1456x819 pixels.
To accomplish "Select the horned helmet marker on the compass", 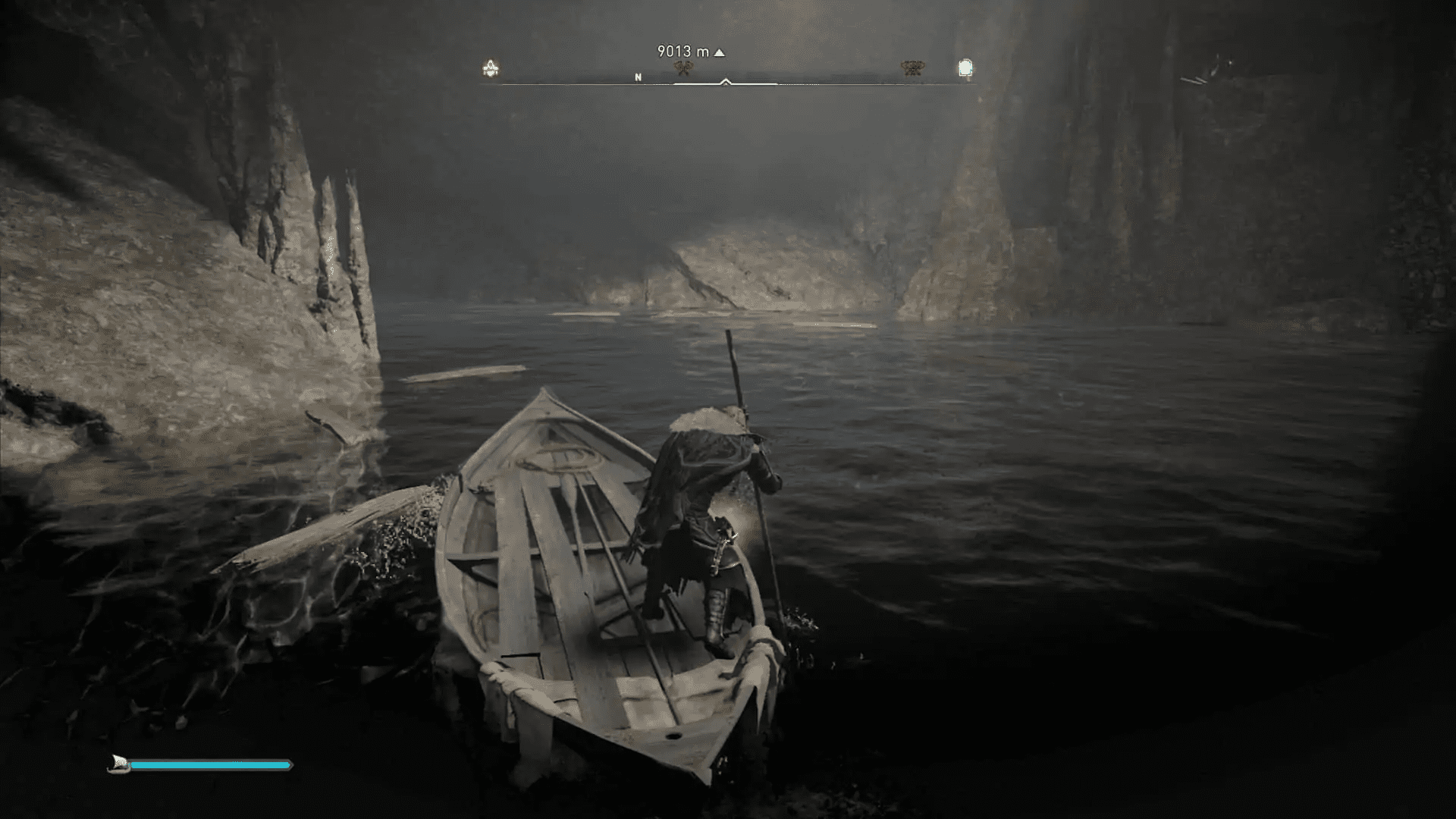I will 914,67.
